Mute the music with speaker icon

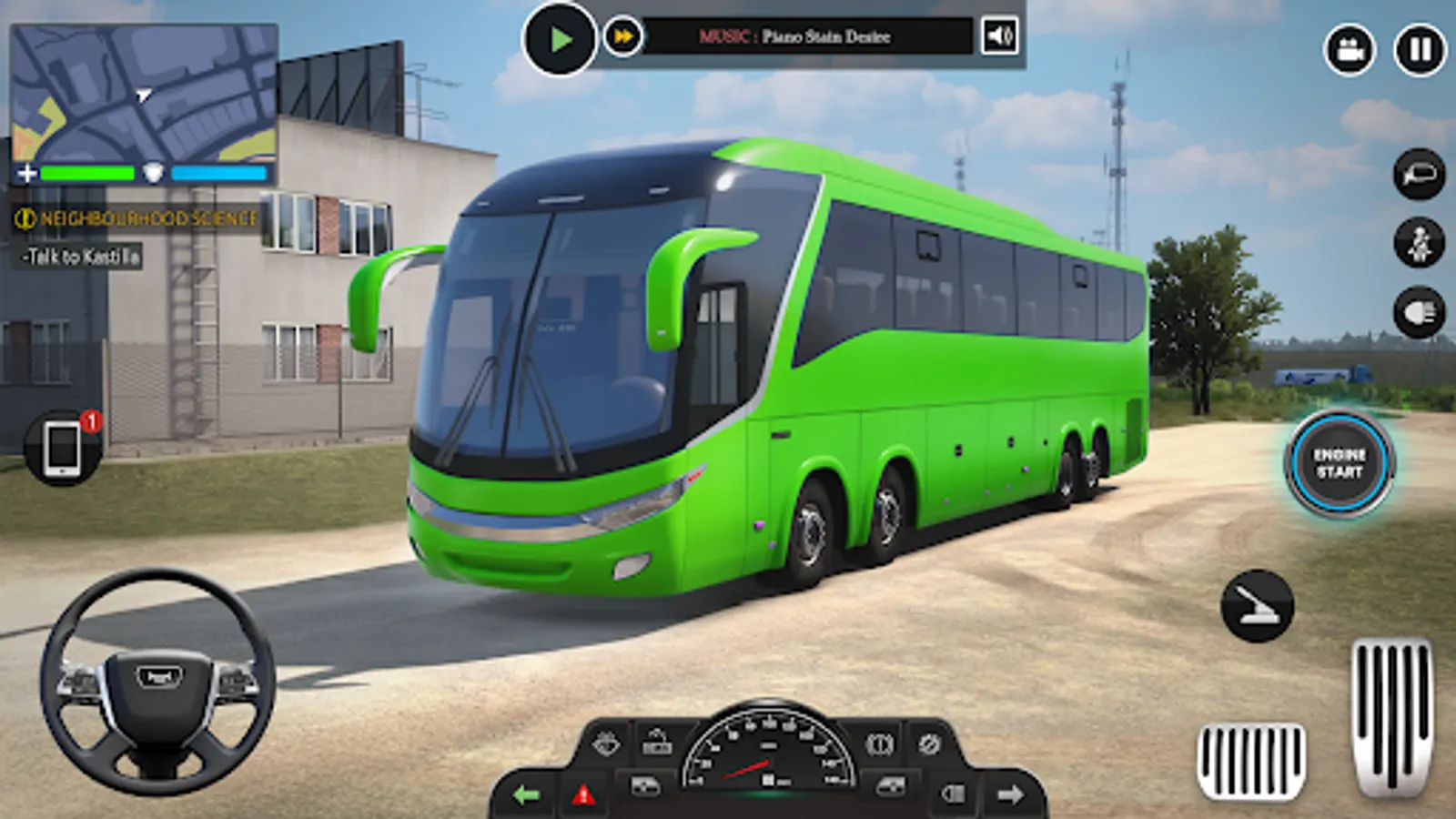(x=996, y=37)
